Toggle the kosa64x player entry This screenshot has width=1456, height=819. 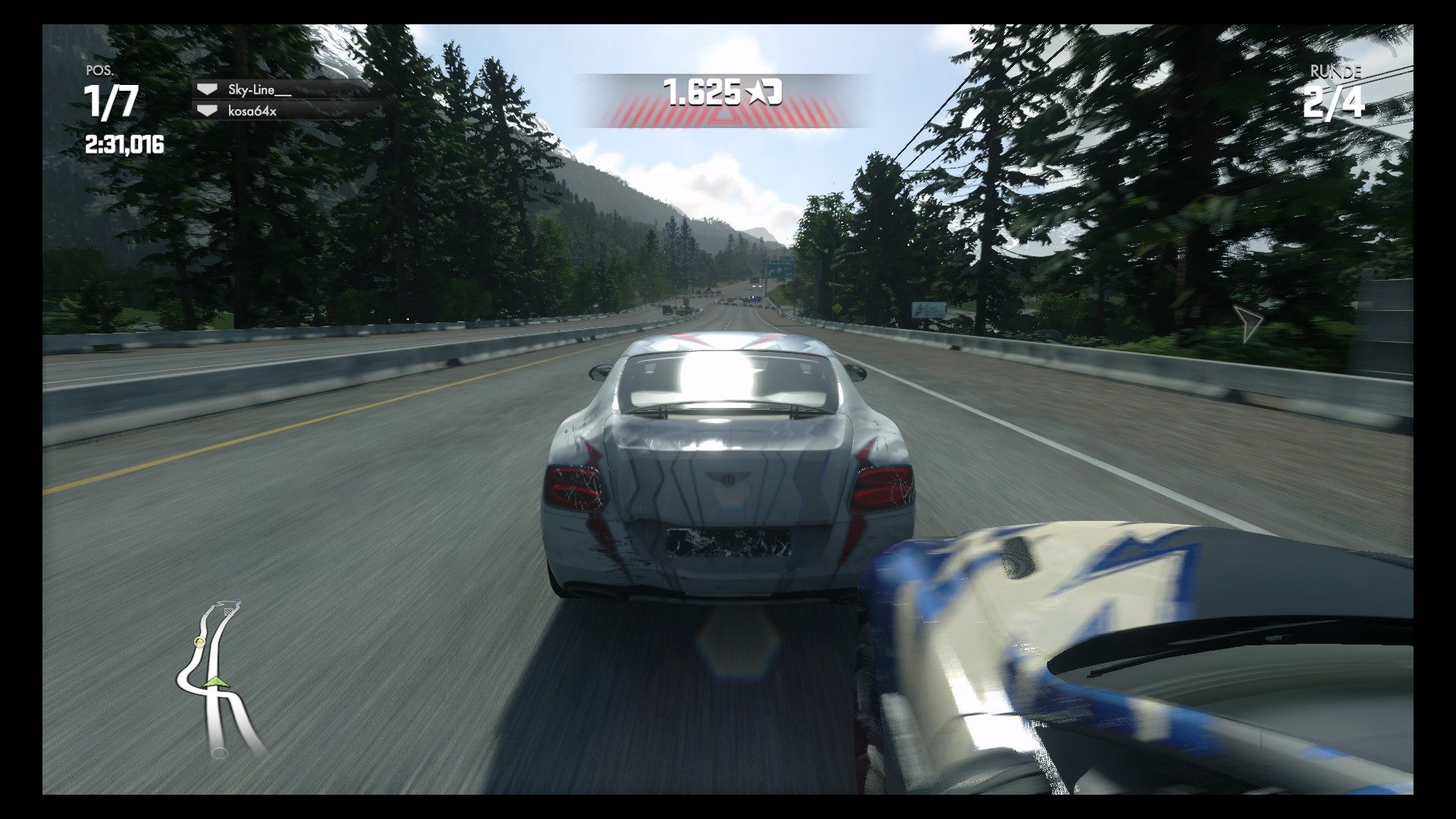pyautogui.click(x=252, y=111)
